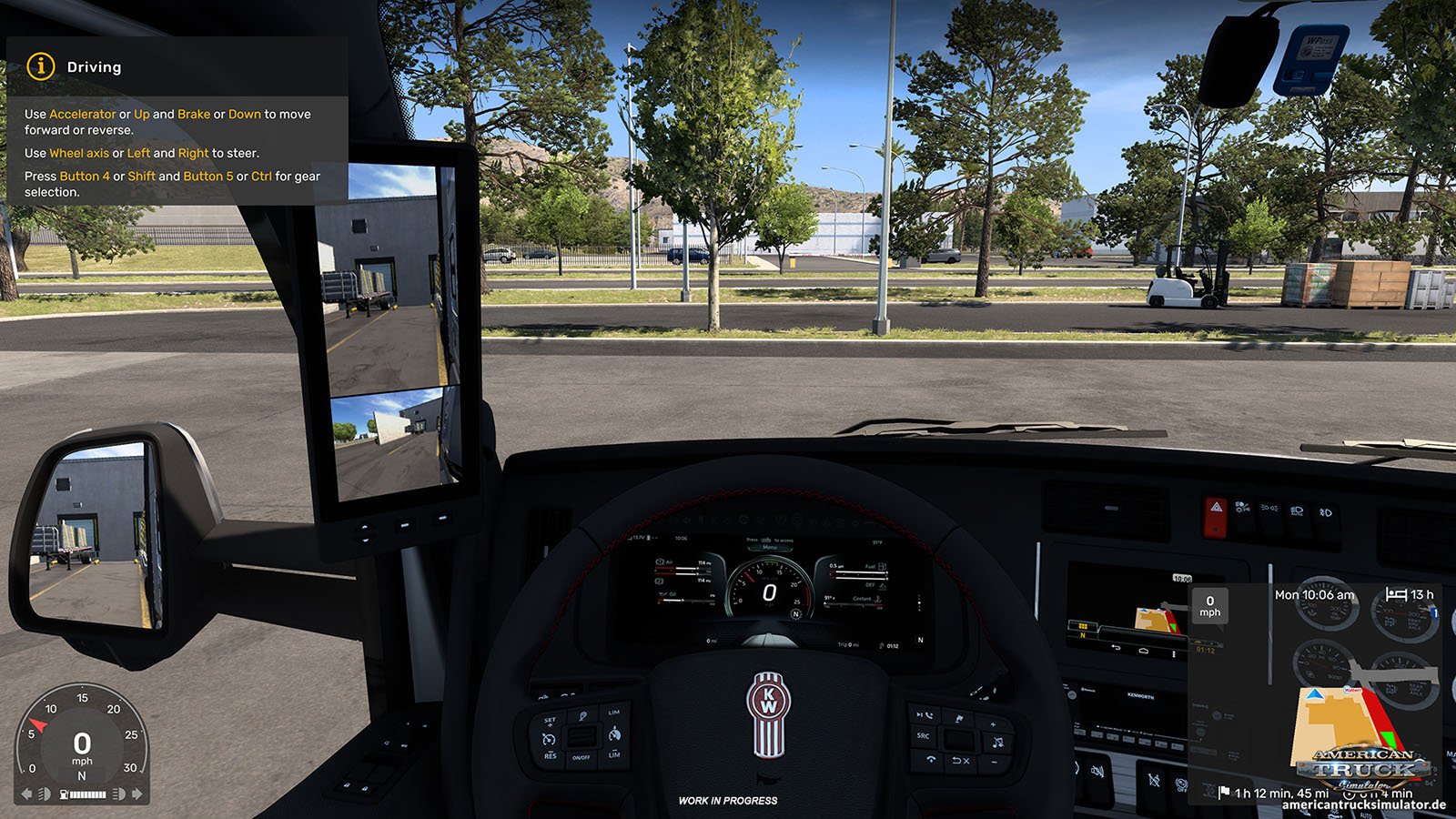Click the low beam headlight indicator
This screenshot has width=1456, height=819.
coord(44,794)
